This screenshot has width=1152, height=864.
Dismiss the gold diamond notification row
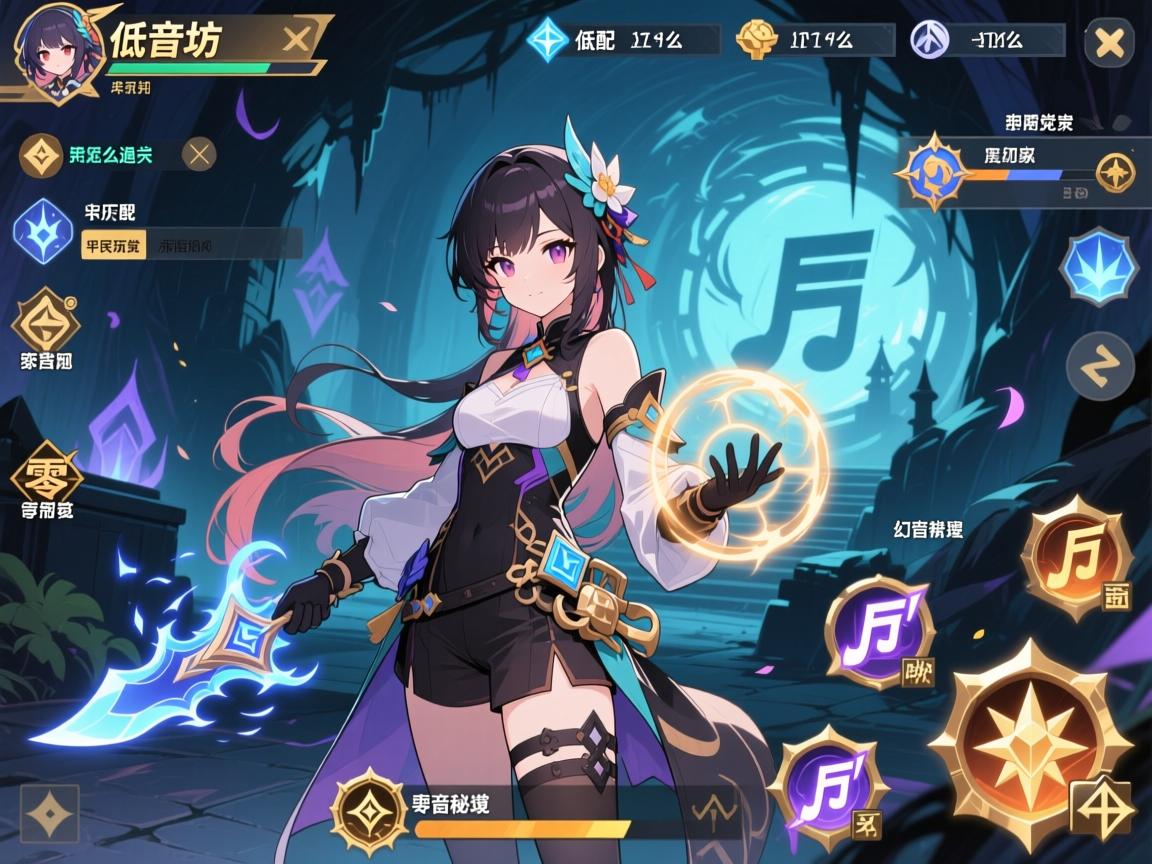coord(200,154)
